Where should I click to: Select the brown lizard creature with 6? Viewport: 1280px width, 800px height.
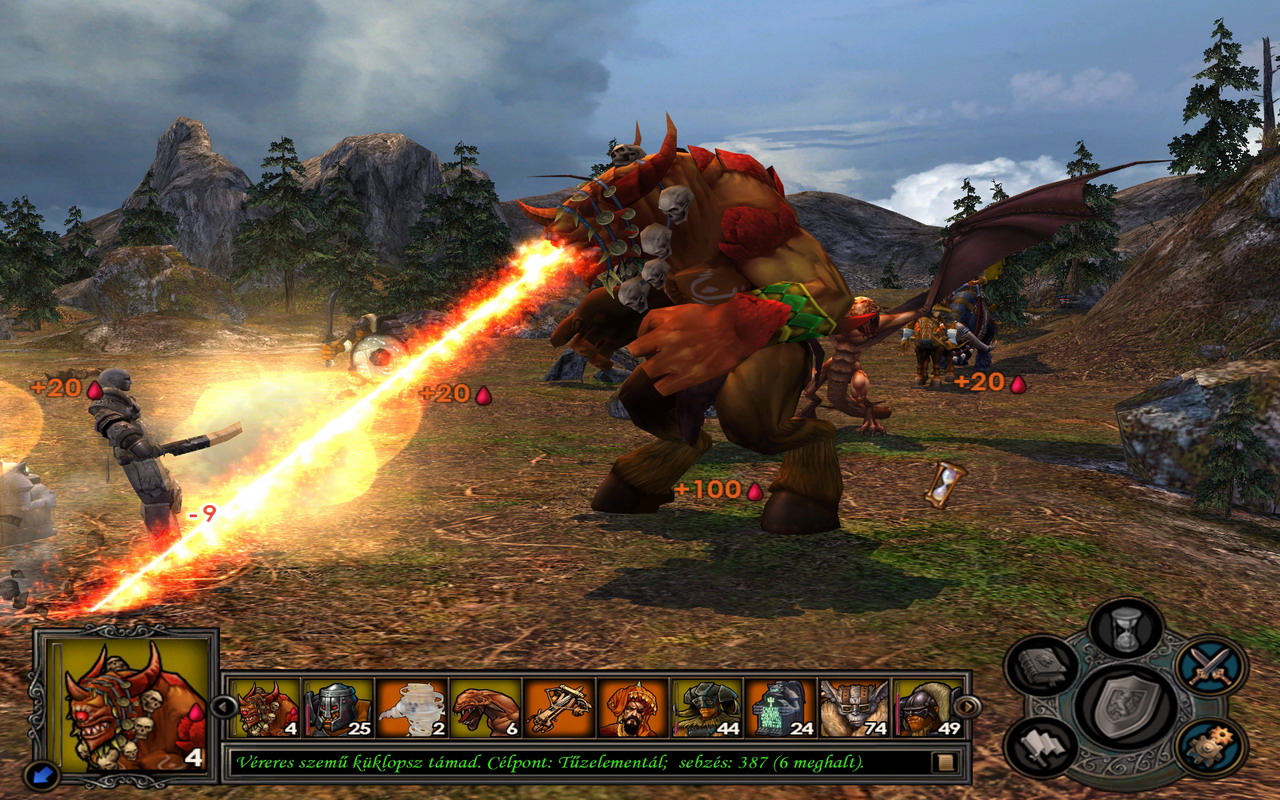[x=487, y=708]
